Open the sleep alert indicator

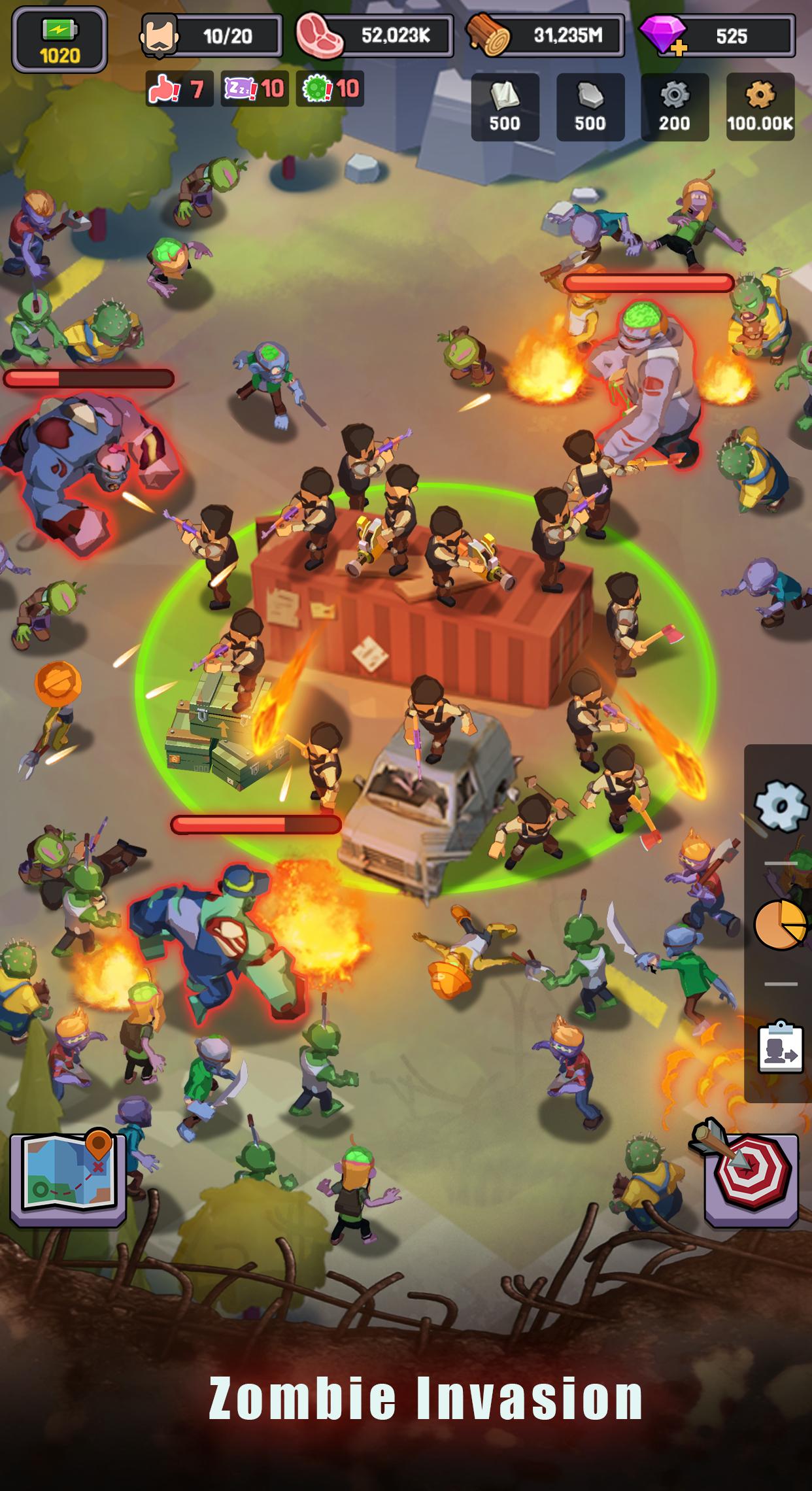pyautogui.click(x=254, y=88)
